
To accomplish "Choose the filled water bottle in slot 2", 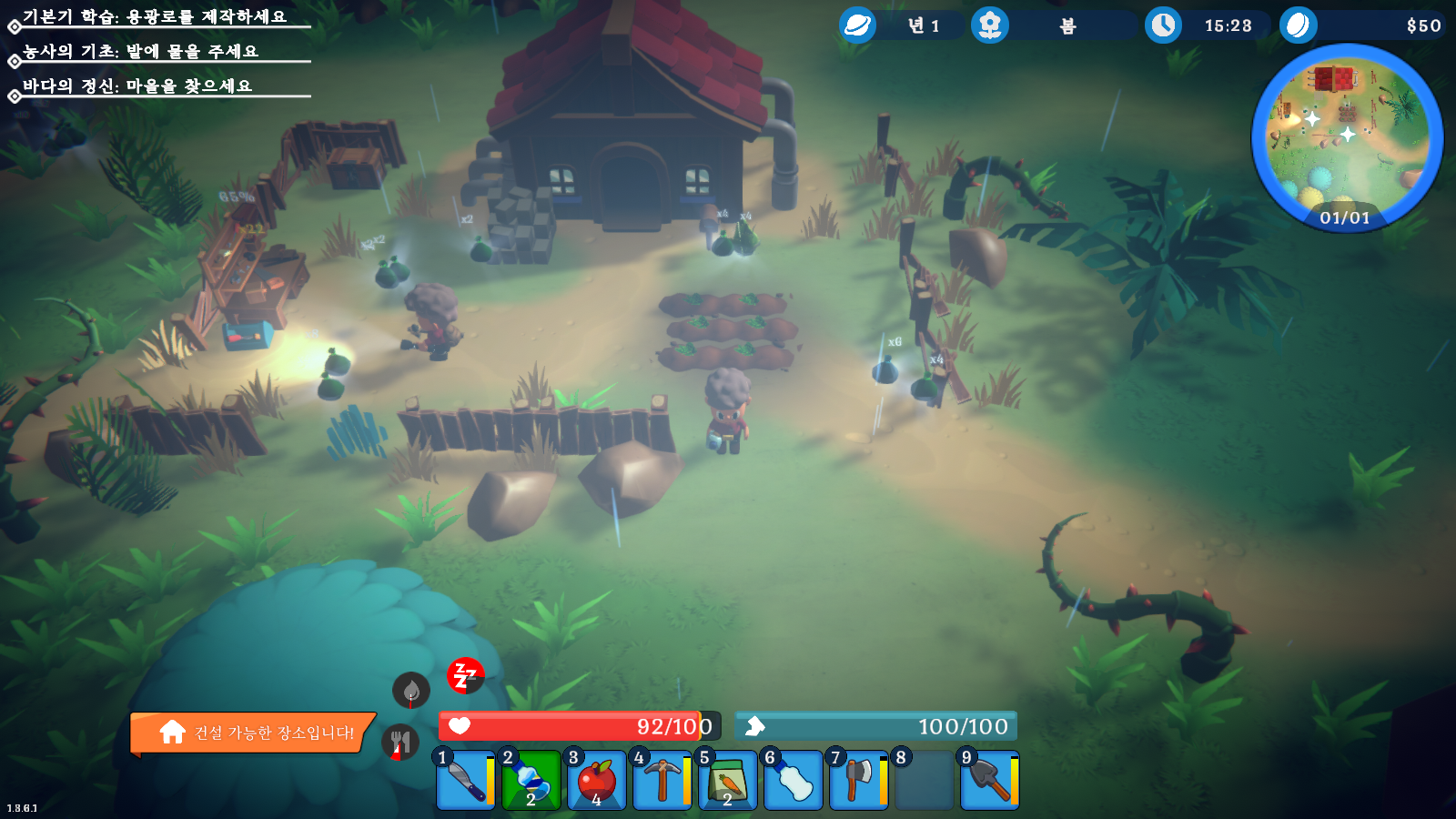I will (x=531, y=780).
